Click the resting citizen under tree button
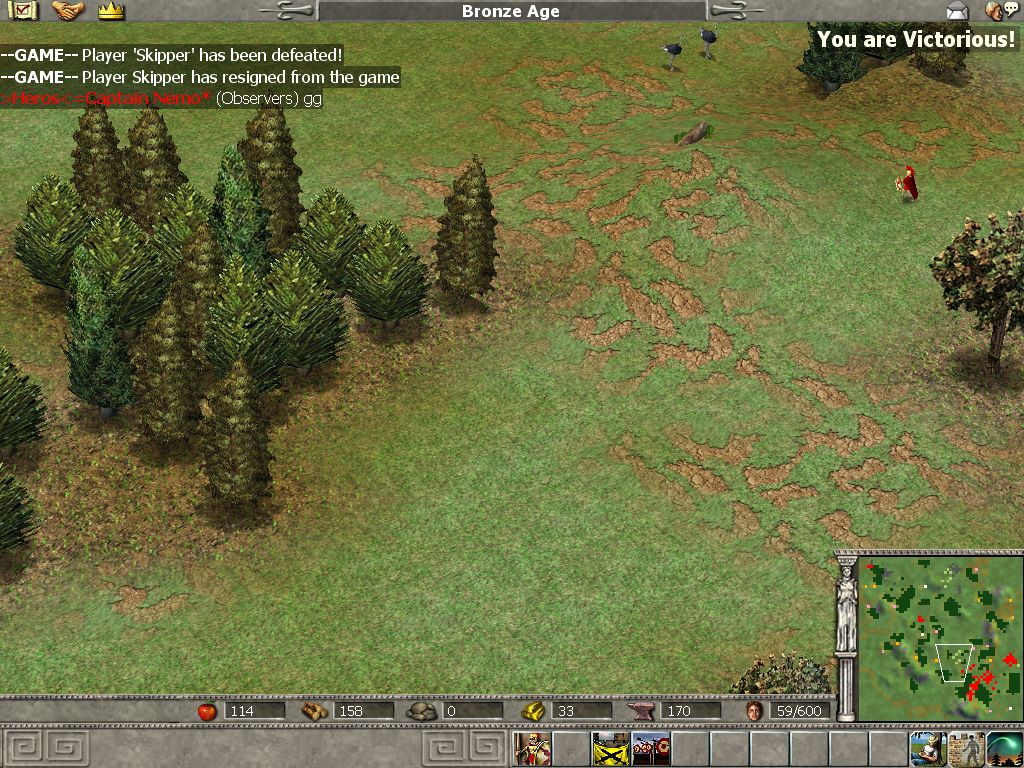1024x768 pixels. pyautogui.click(x=927, y=748)
